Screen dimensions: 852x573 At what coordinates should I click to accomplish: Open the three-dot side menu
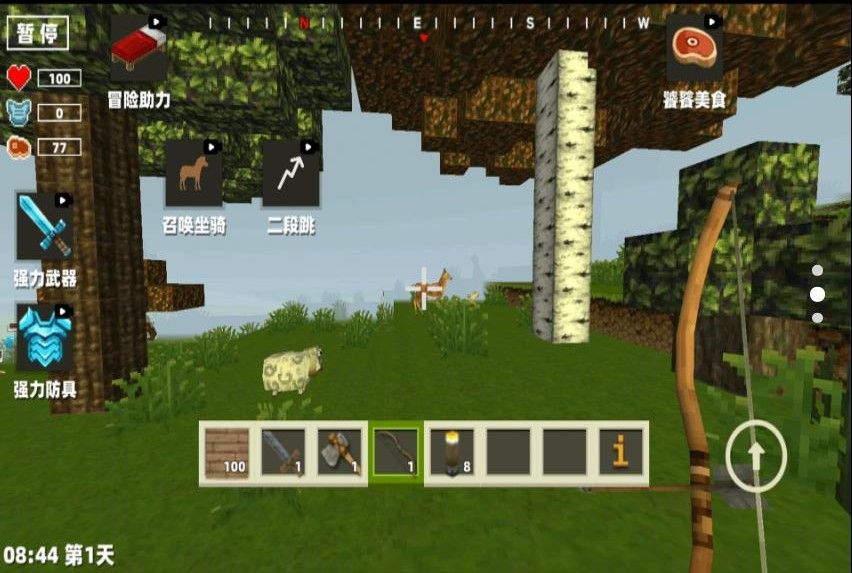(x=817, y=294)
